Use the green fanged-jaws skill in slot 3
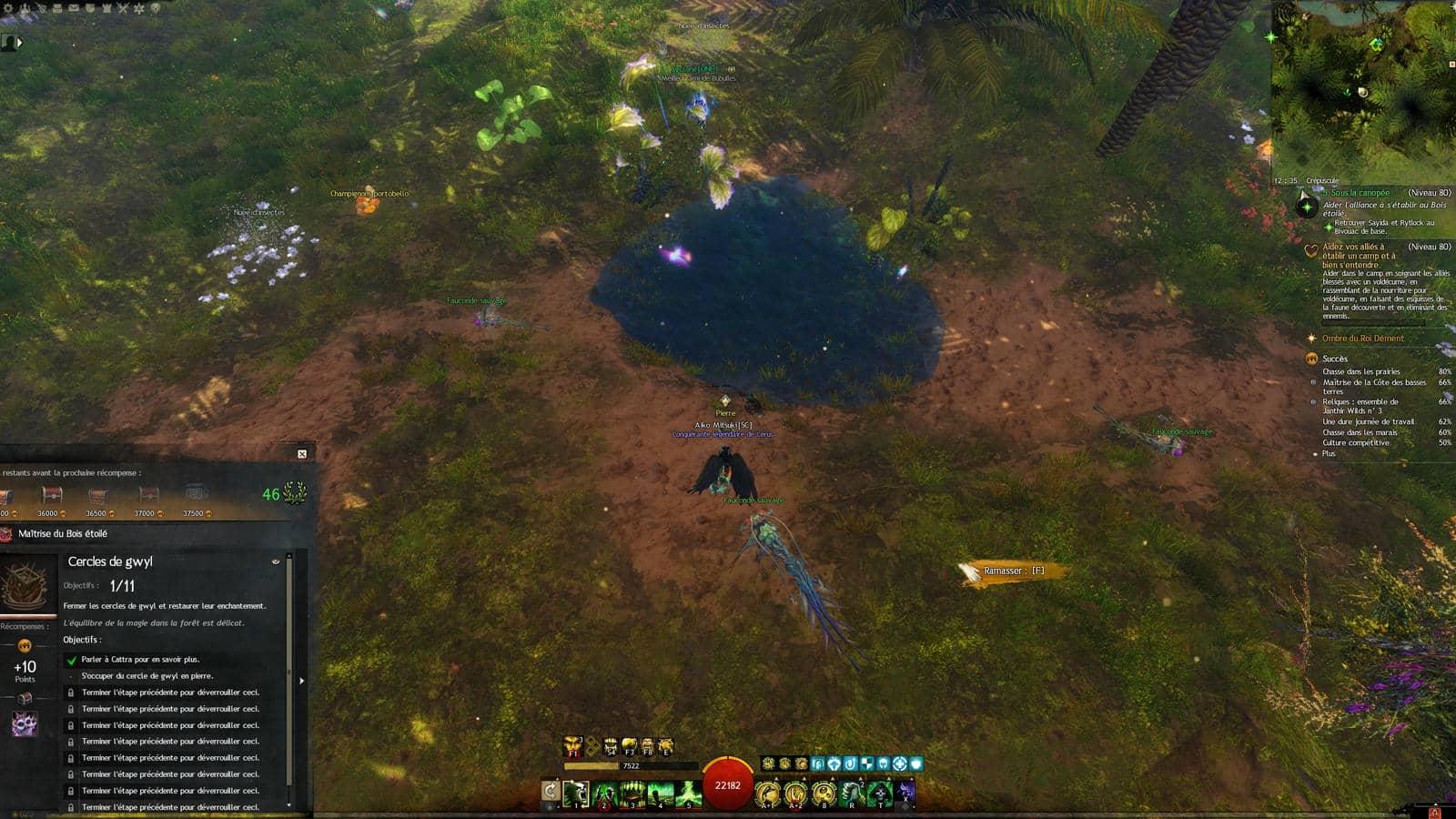Image resolution: width=1456 pixels, height=819 pixels. 632,794
